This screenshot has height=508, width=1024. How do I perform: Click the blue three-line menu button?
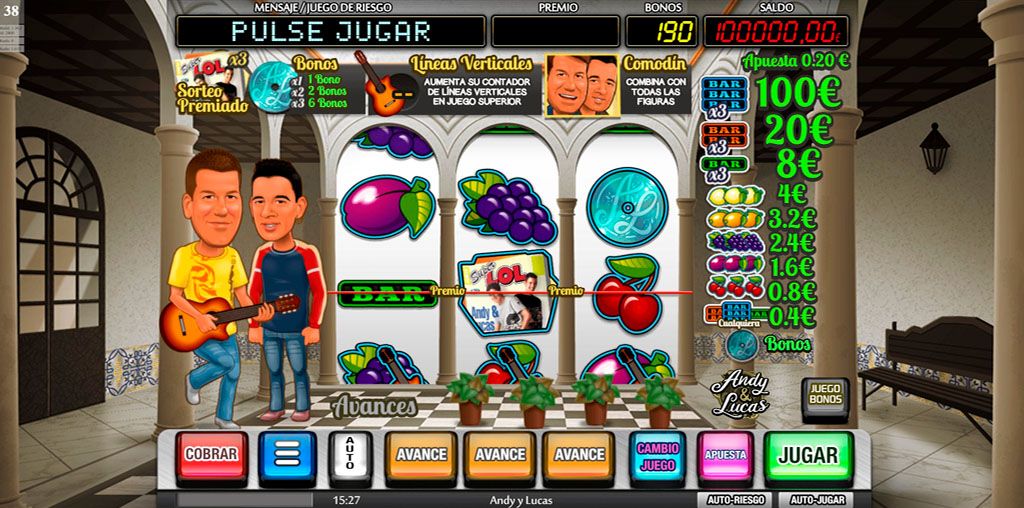click(x=287, y=456)
